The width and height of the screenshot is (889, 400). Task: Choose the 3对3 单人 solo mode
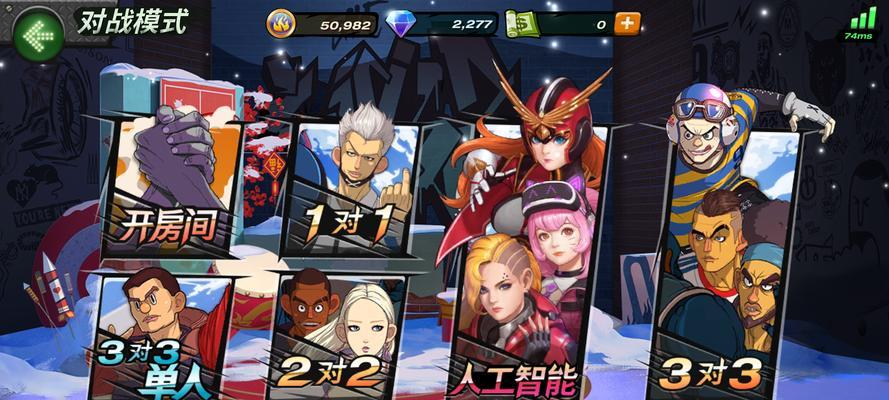160,335
